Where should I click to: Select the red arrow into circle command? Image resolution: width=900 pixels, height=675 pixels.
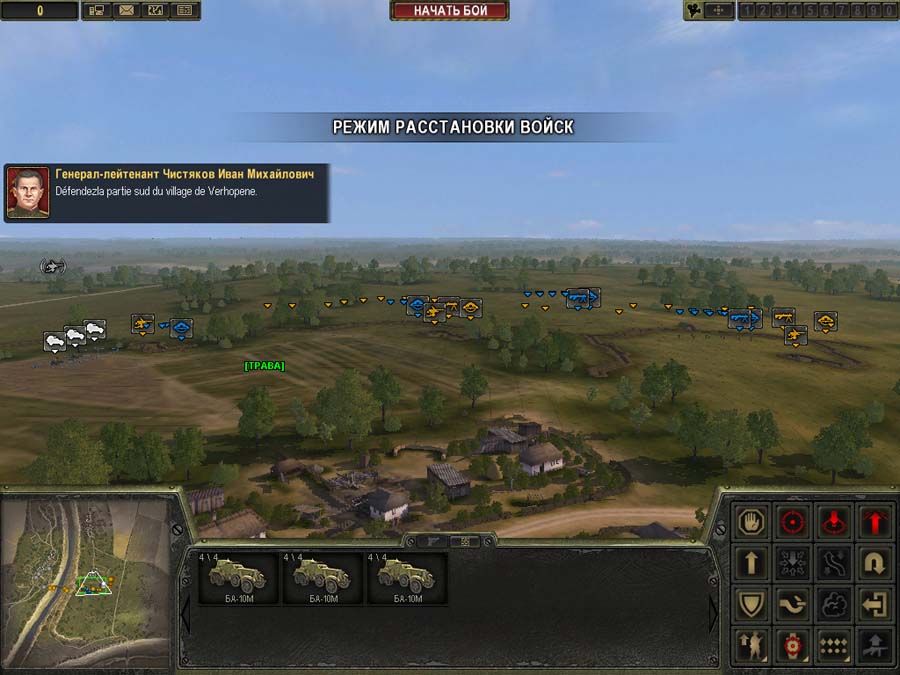point(834,521)
